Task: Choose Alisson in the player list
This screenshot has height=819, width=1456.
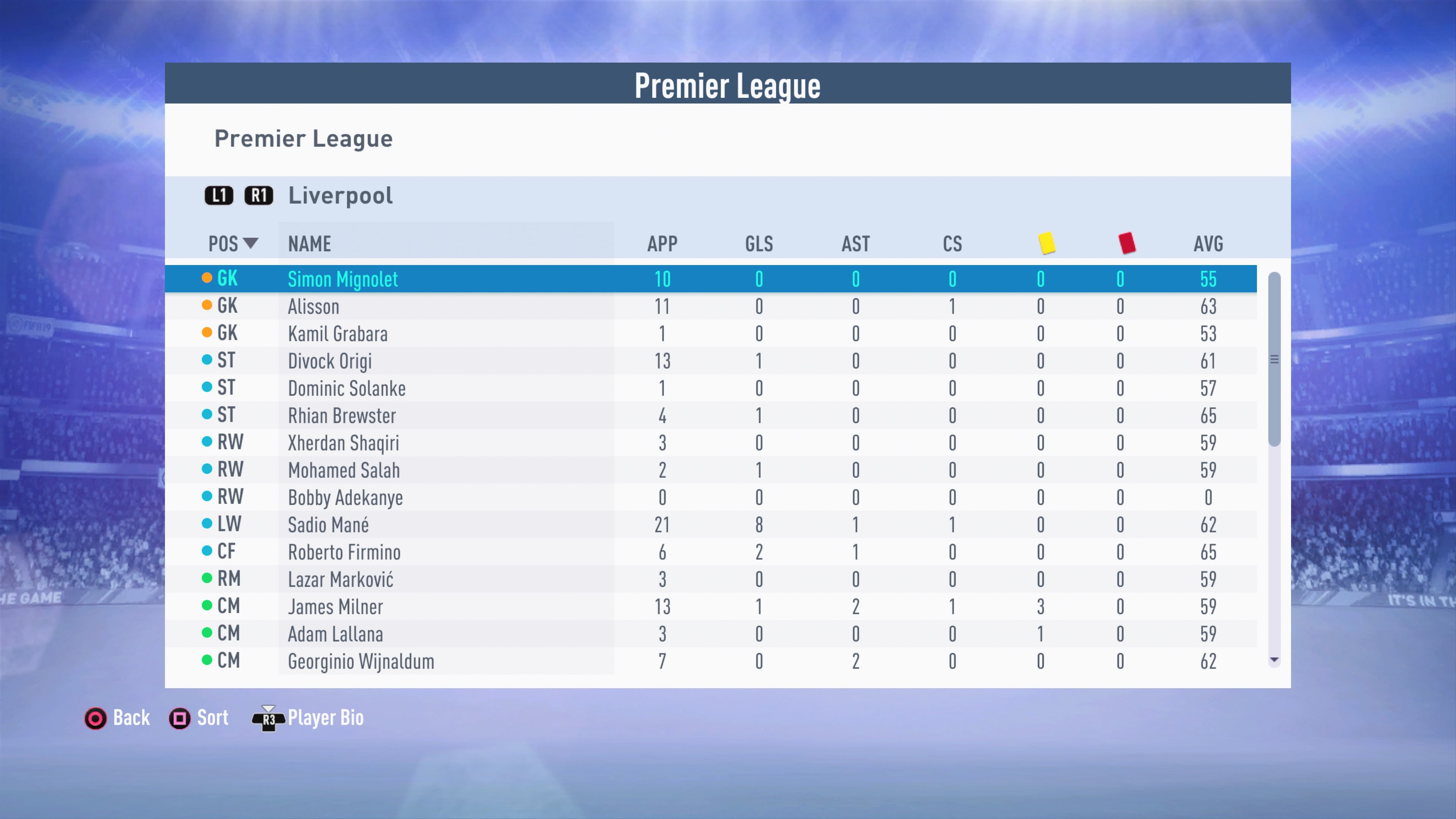Action: coord(314,306)
